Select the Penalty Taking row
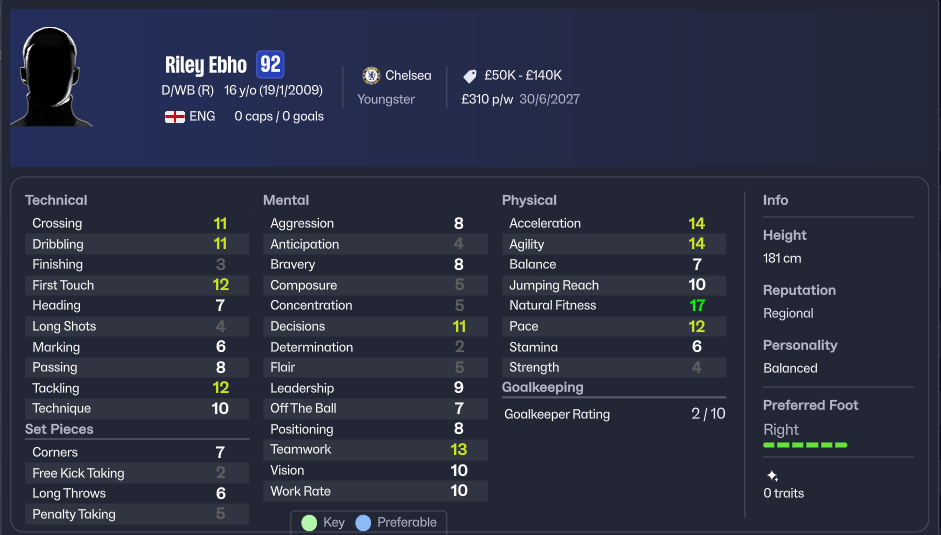This screenshot has height=535, width=941. click(136, 514)
